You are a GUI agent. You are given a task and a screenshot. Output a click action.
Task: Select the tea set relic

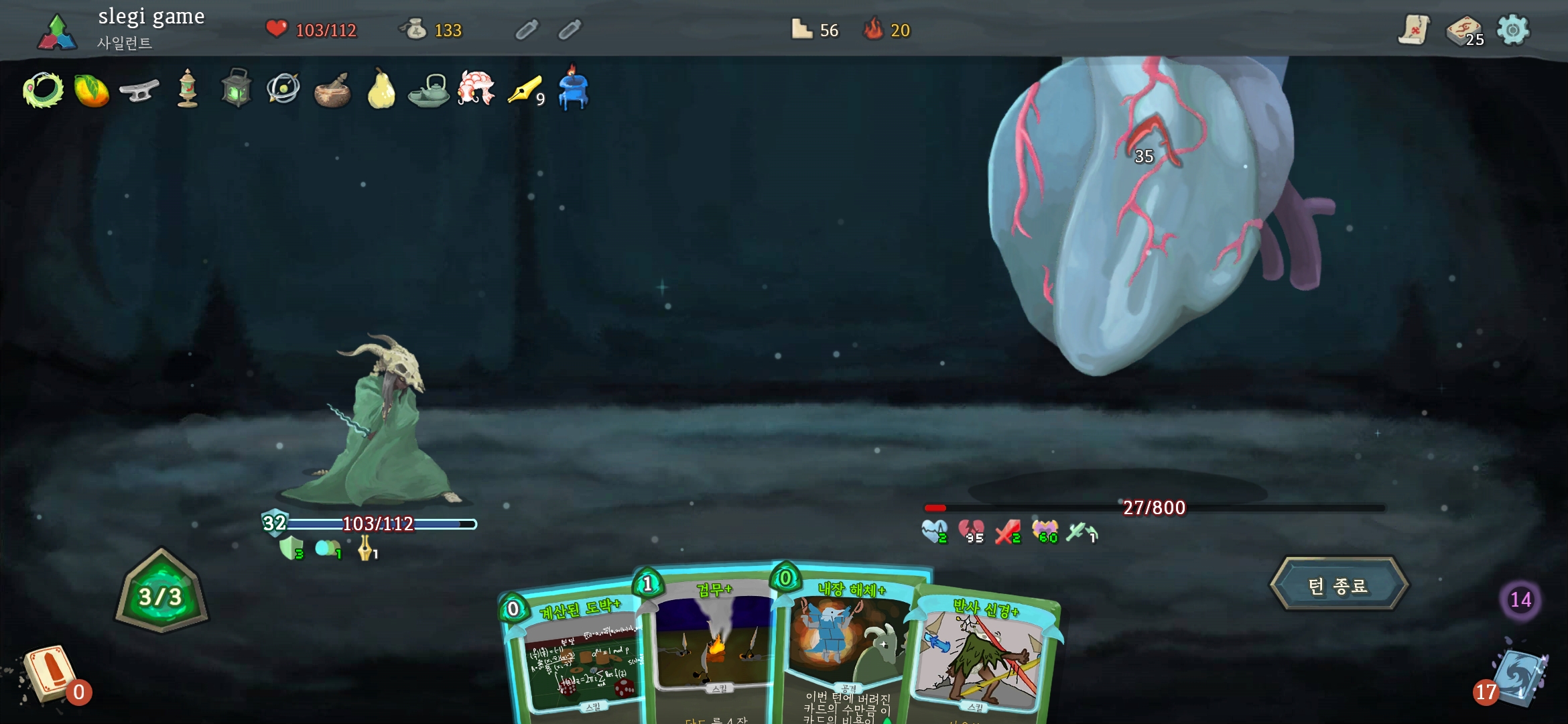[x=429, y=90]
